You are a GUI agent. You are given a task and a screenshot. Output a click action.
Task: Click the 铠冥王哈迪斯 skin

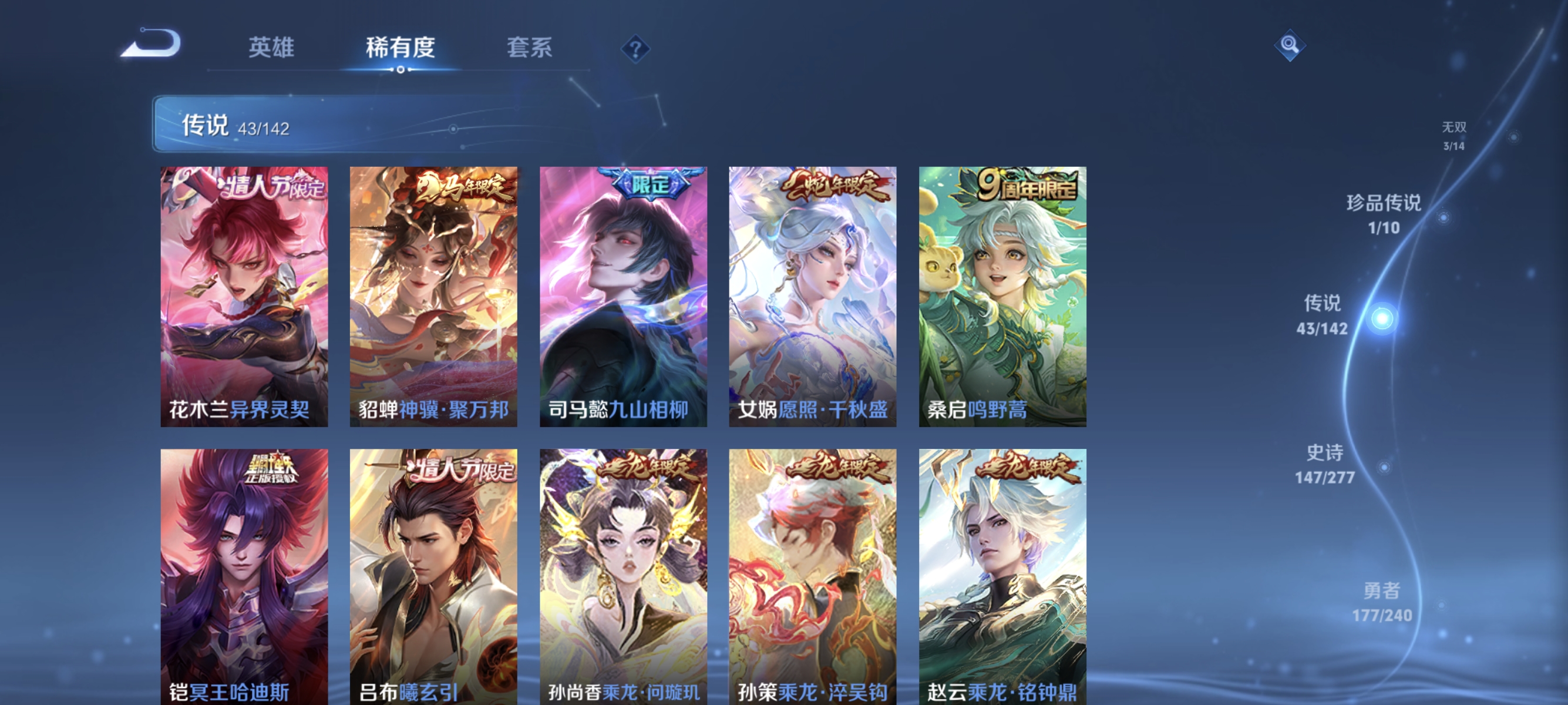point(245,575)
